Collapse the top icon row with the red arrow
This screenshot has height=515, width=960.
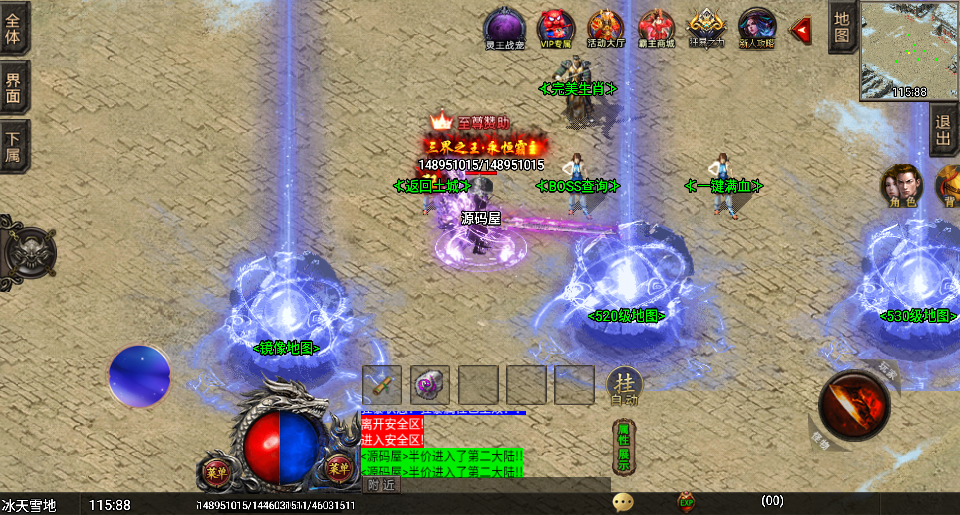(800, 31)
